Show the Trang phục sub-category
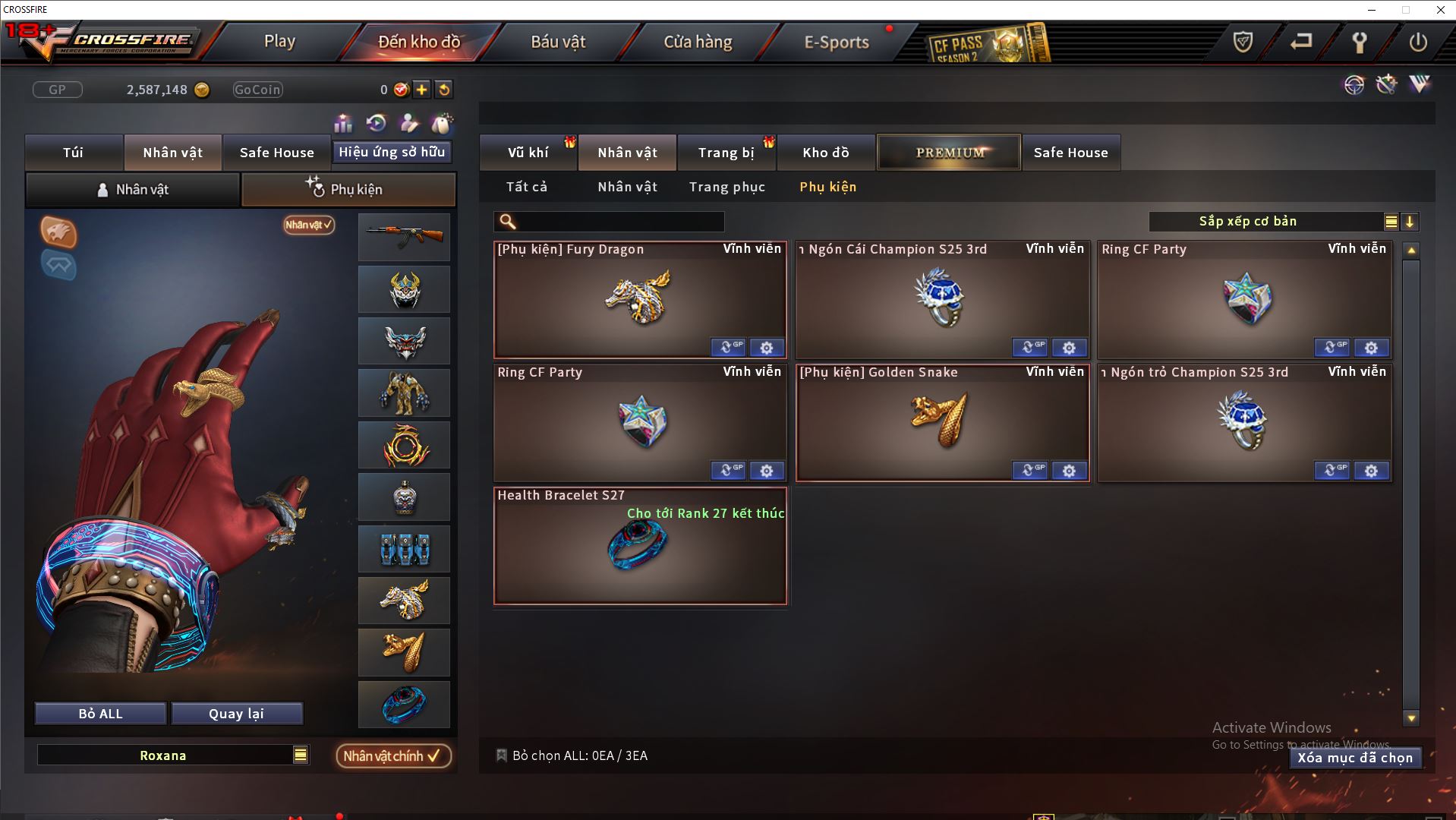Viewport: 1456px width, 820px height. 726,187
